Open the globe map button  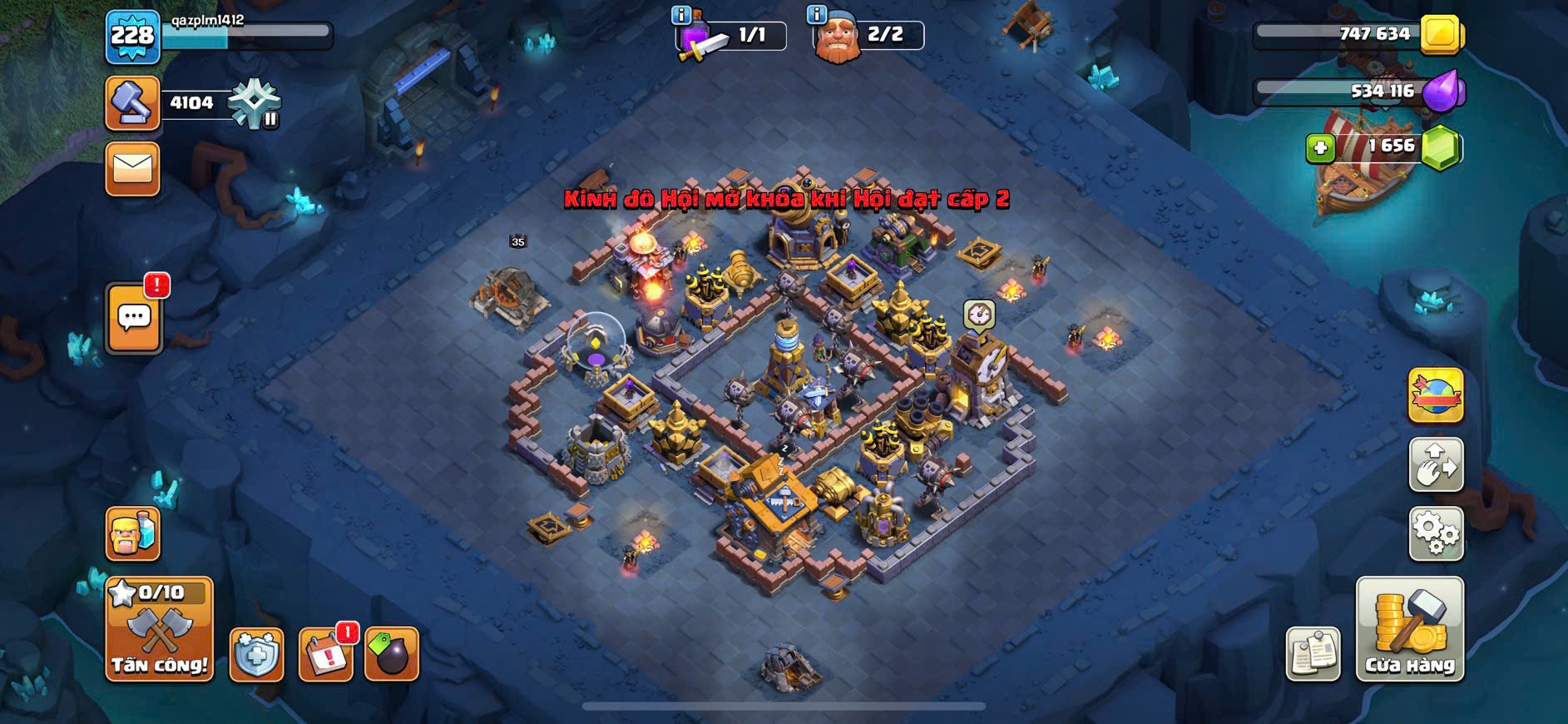click(1436, 394)
